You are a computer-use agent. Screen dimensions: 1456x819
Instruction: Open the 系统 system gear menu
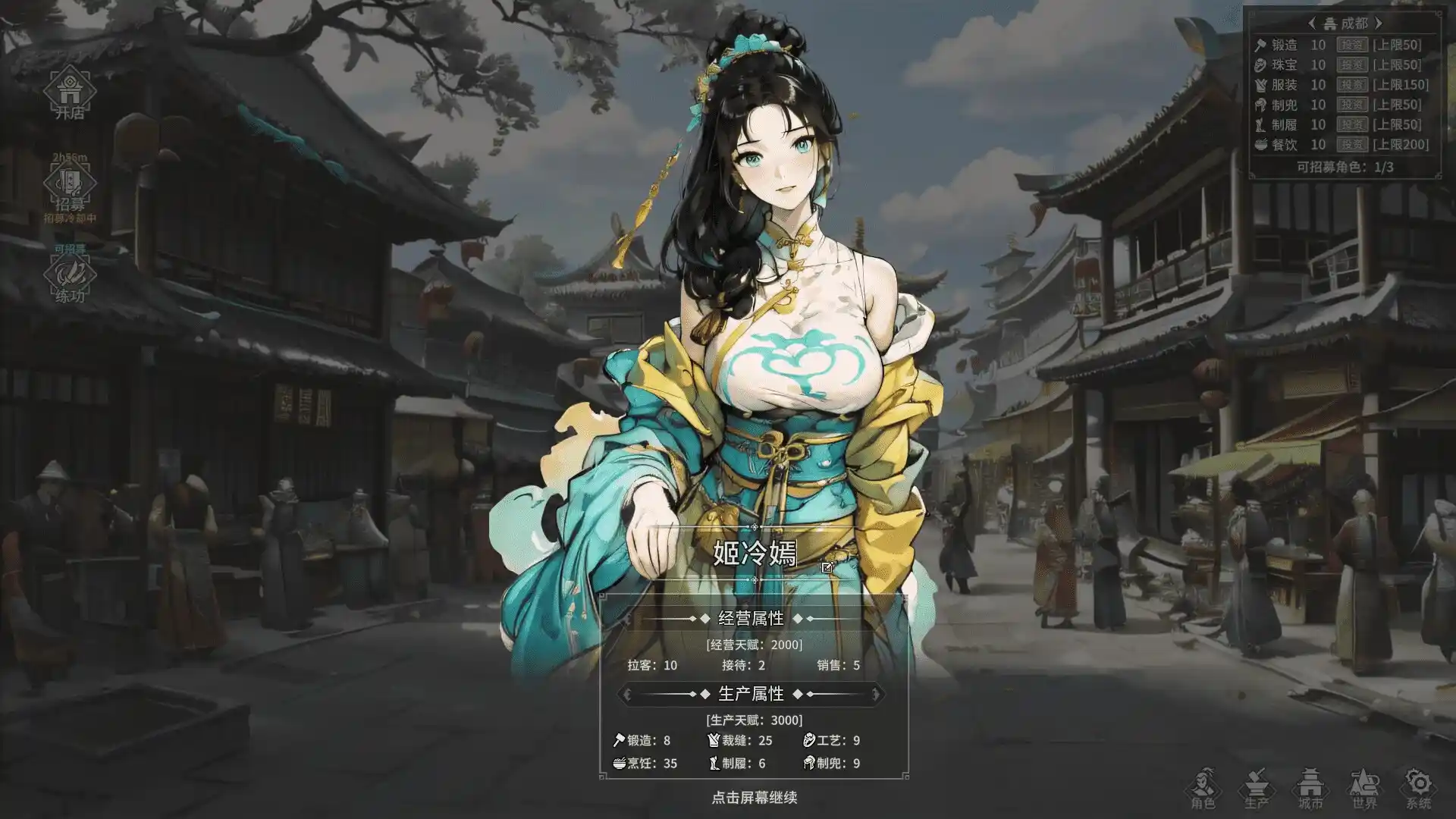pyautogui.click(x=1418, y=785)
